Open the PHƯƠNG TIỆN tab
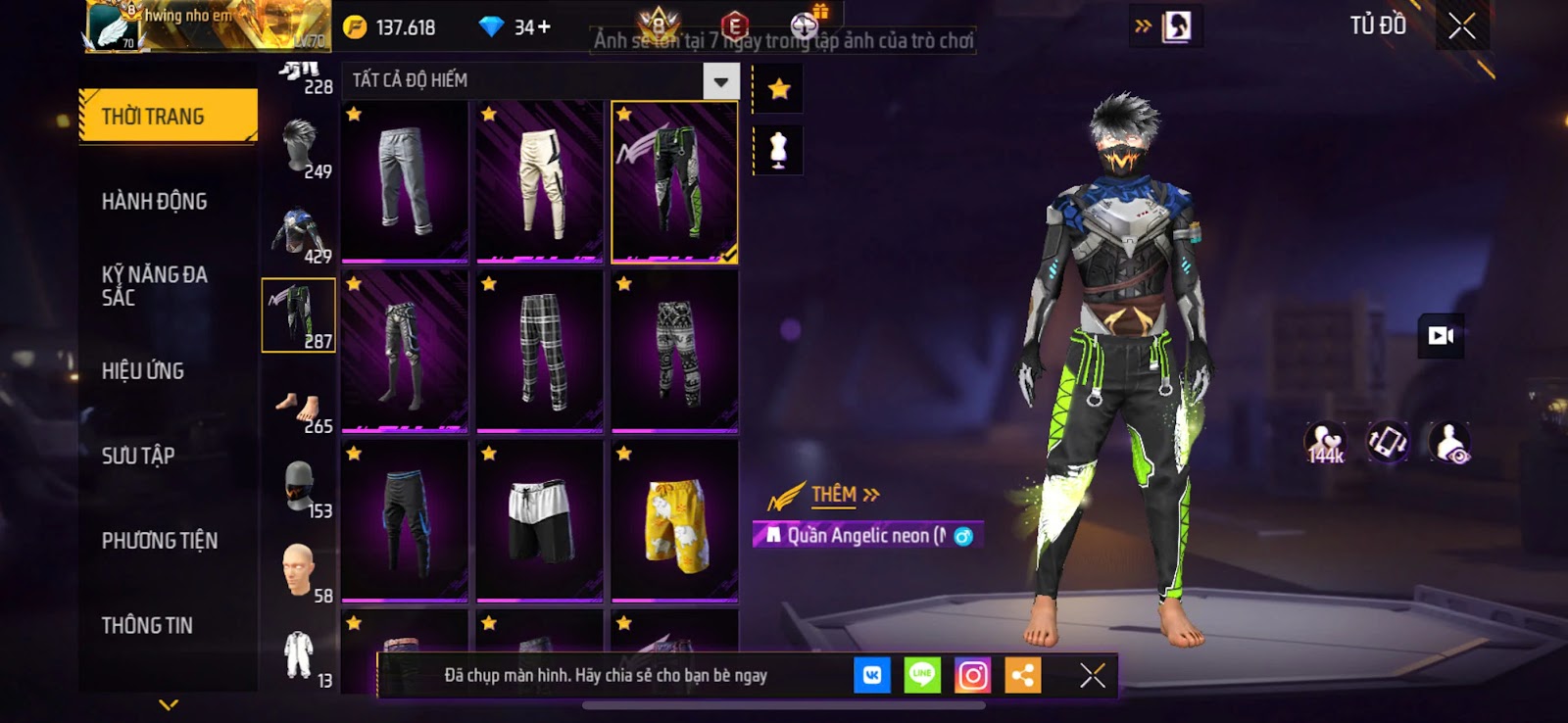Screen dimensions: 1568x723 (x=160, y=541)
